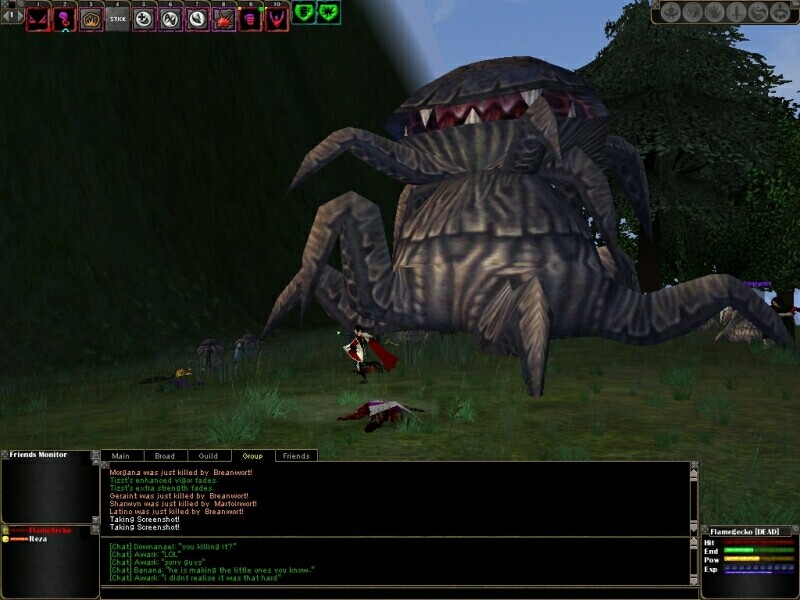Show the Friends chat tab

coord(296,456)
